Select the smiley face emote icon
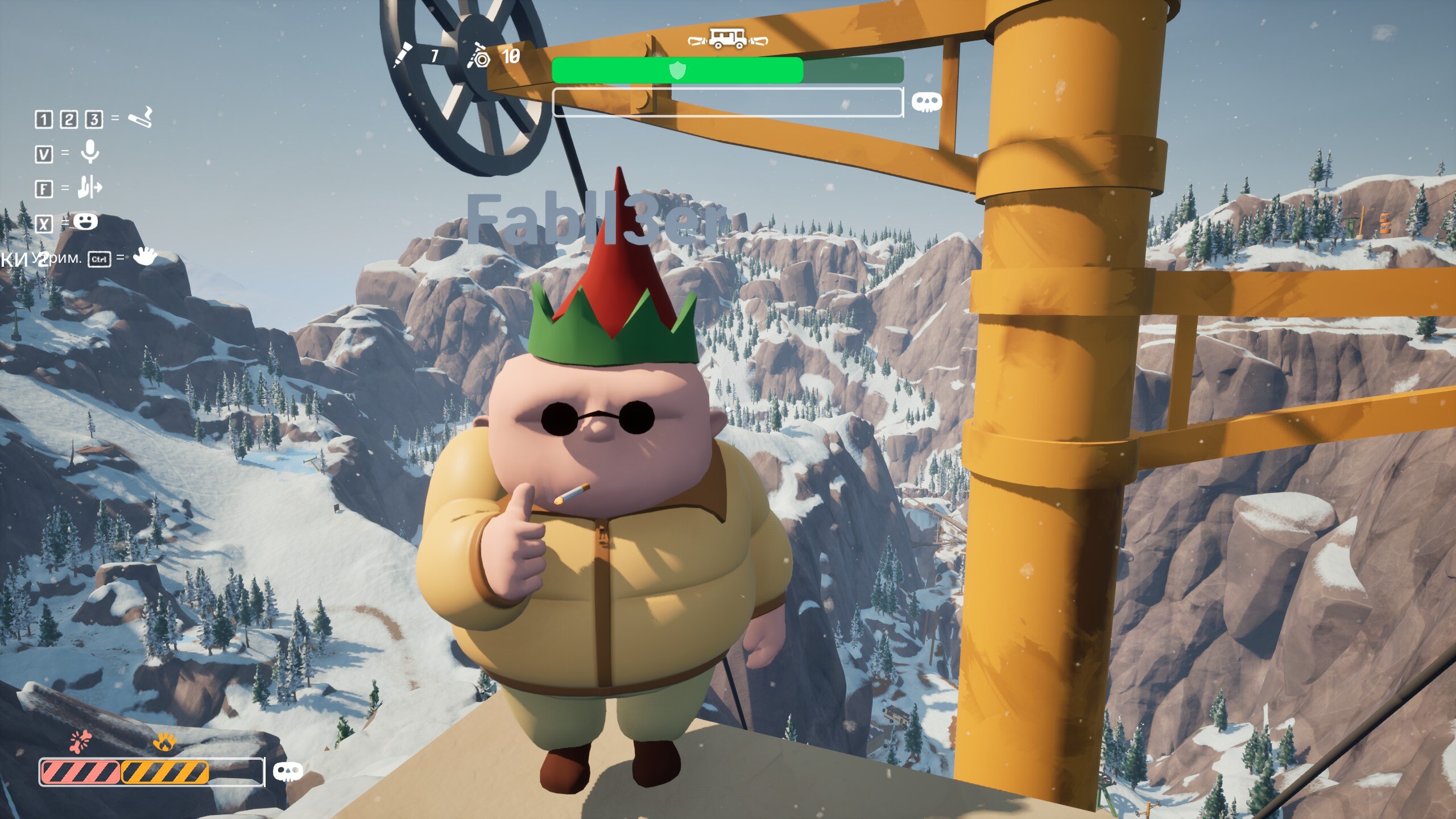This screenshot has width=1456, height=819. click(85, 221)
